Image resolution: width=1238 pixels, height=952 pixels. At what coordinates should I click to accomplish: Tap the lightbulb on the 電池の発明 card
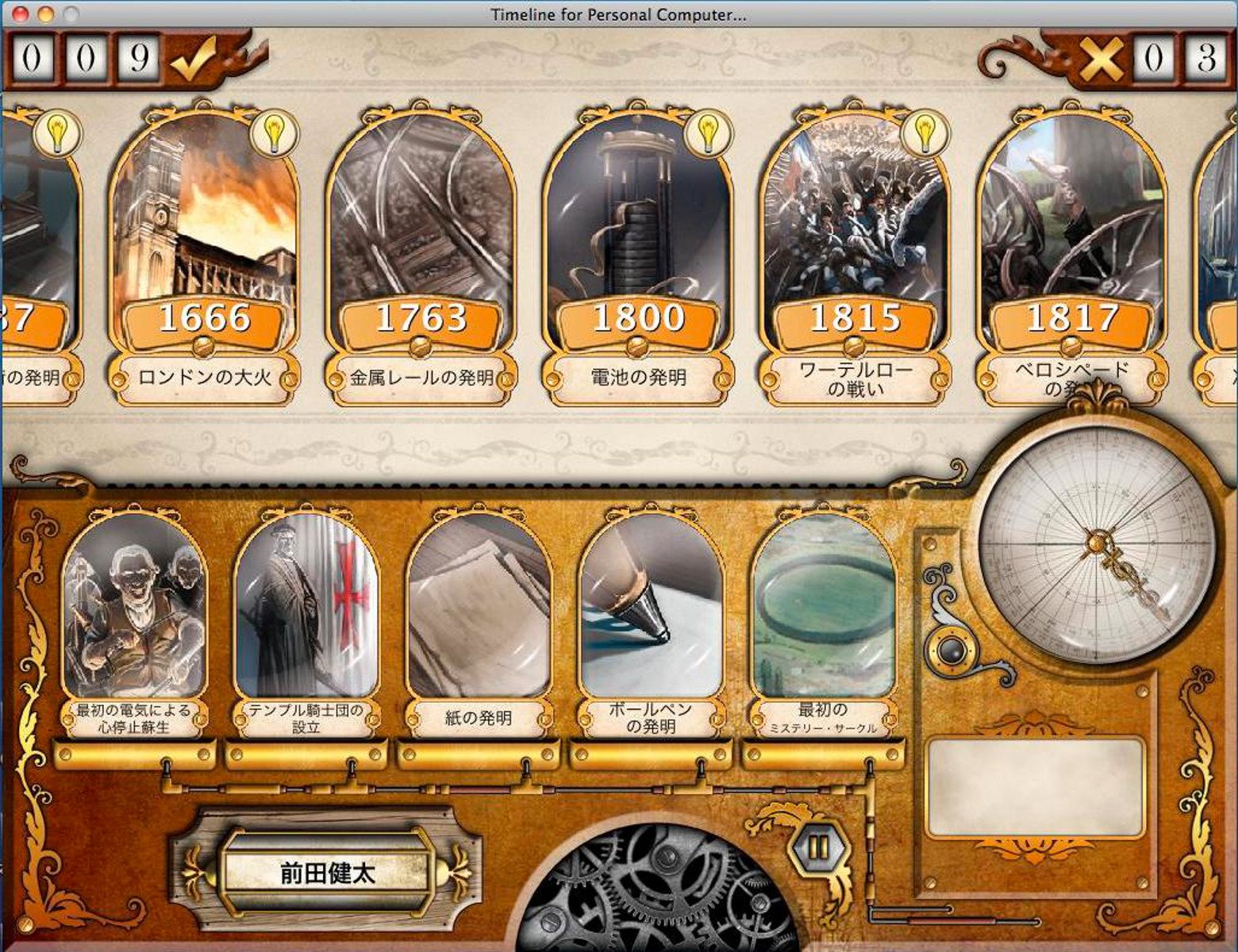[708, 132]
